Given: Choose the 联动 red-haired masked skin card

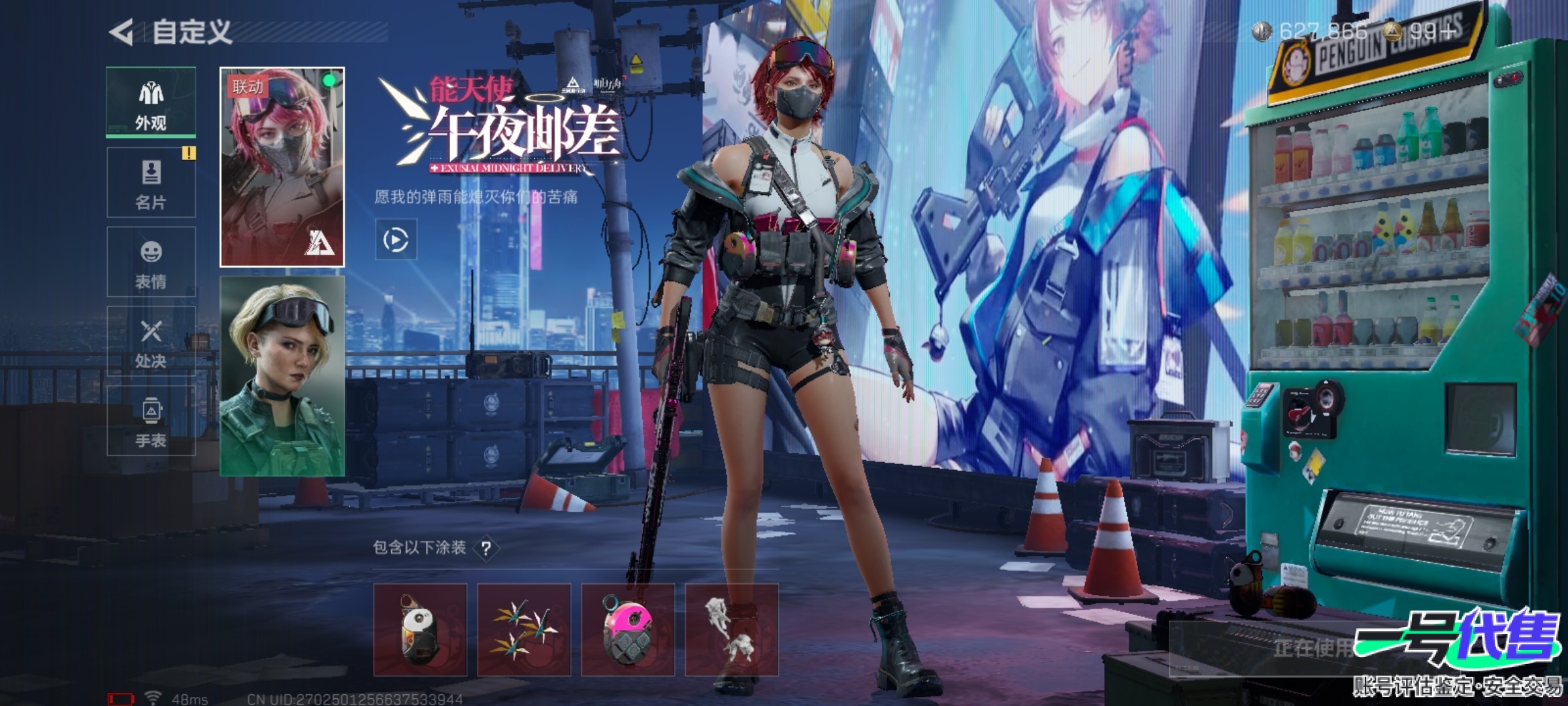Looking at the screenshot, I should [x=282, y=167].
